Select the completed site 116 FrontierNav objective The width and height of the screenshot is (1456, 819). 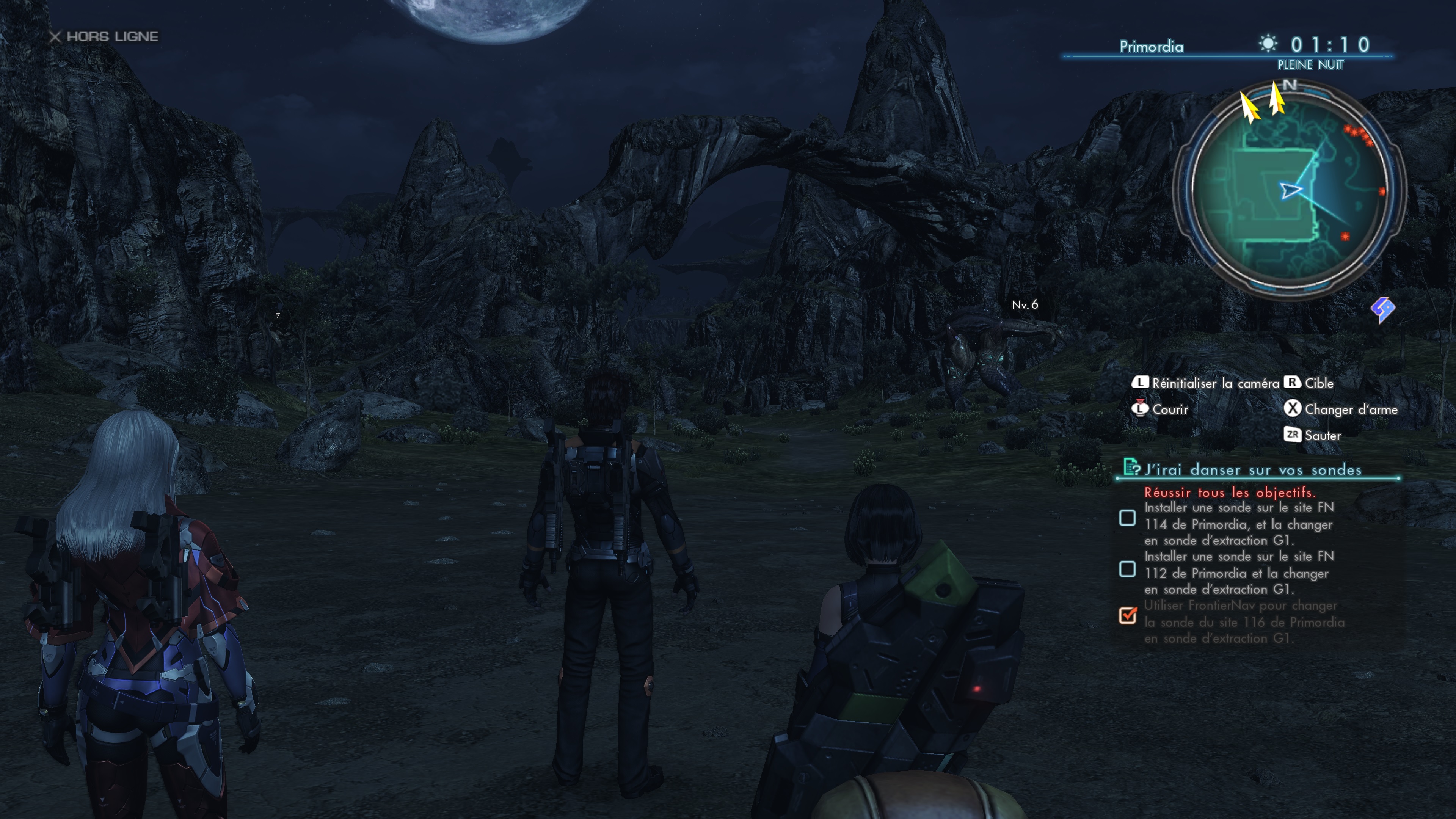[x=1244, y=622]
